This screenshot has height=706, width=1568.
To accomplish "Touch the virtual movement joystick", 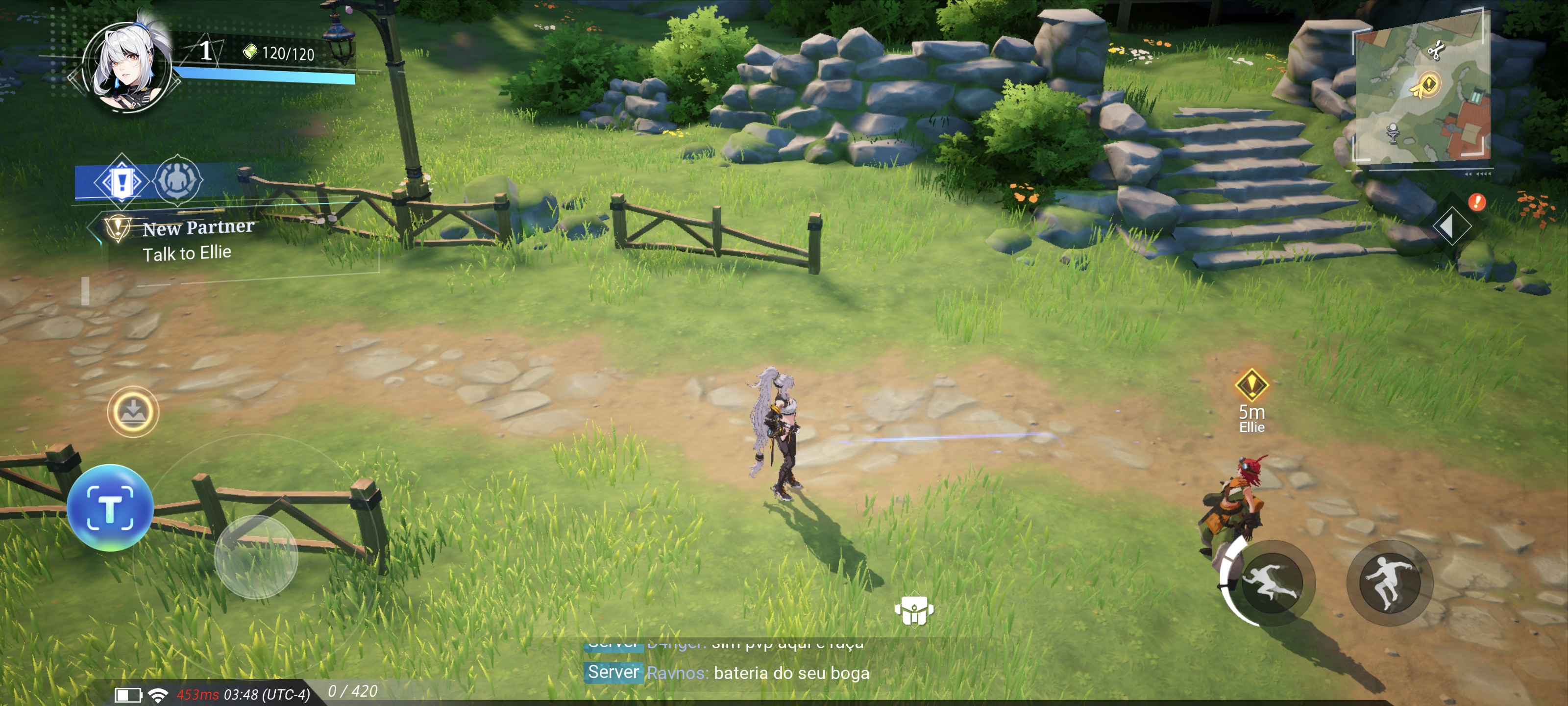I will click(x=256, y=556).
